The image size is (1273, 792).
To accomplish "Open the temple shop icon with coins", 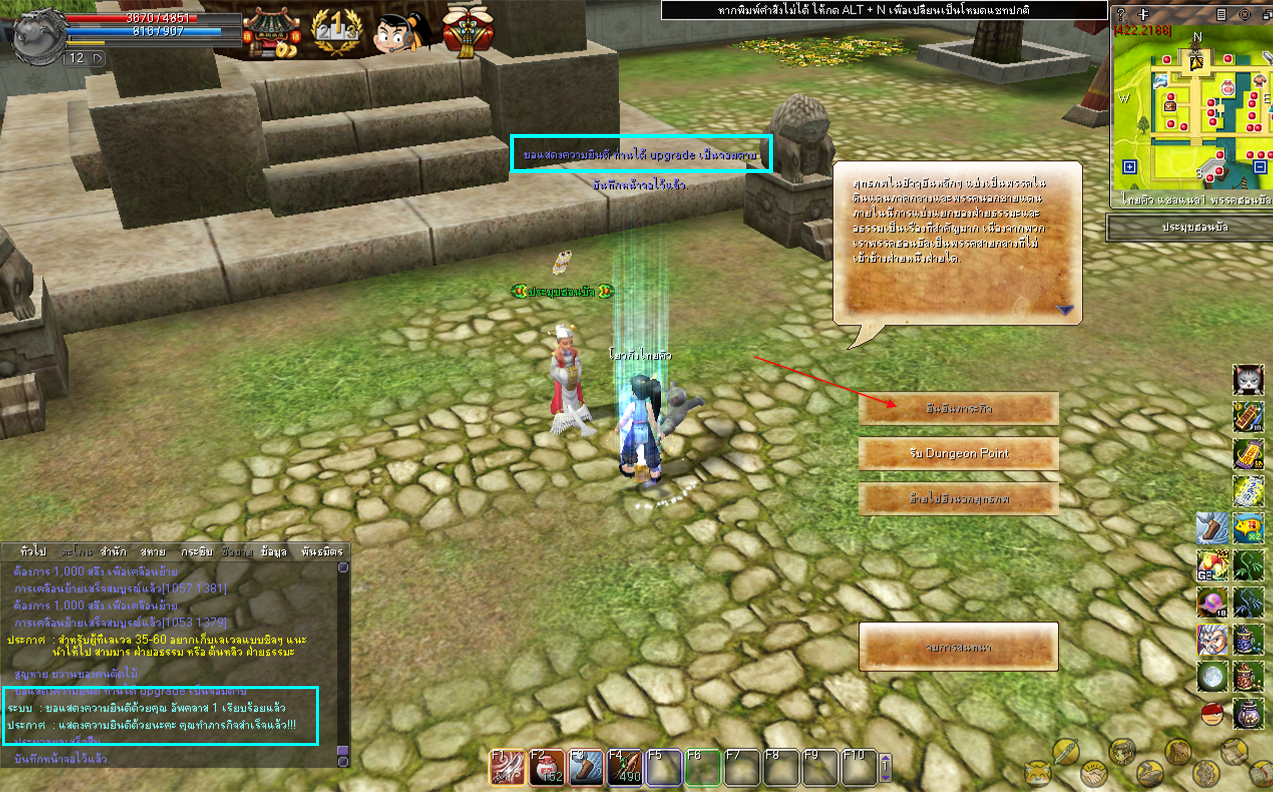I will tap(271, 31).
